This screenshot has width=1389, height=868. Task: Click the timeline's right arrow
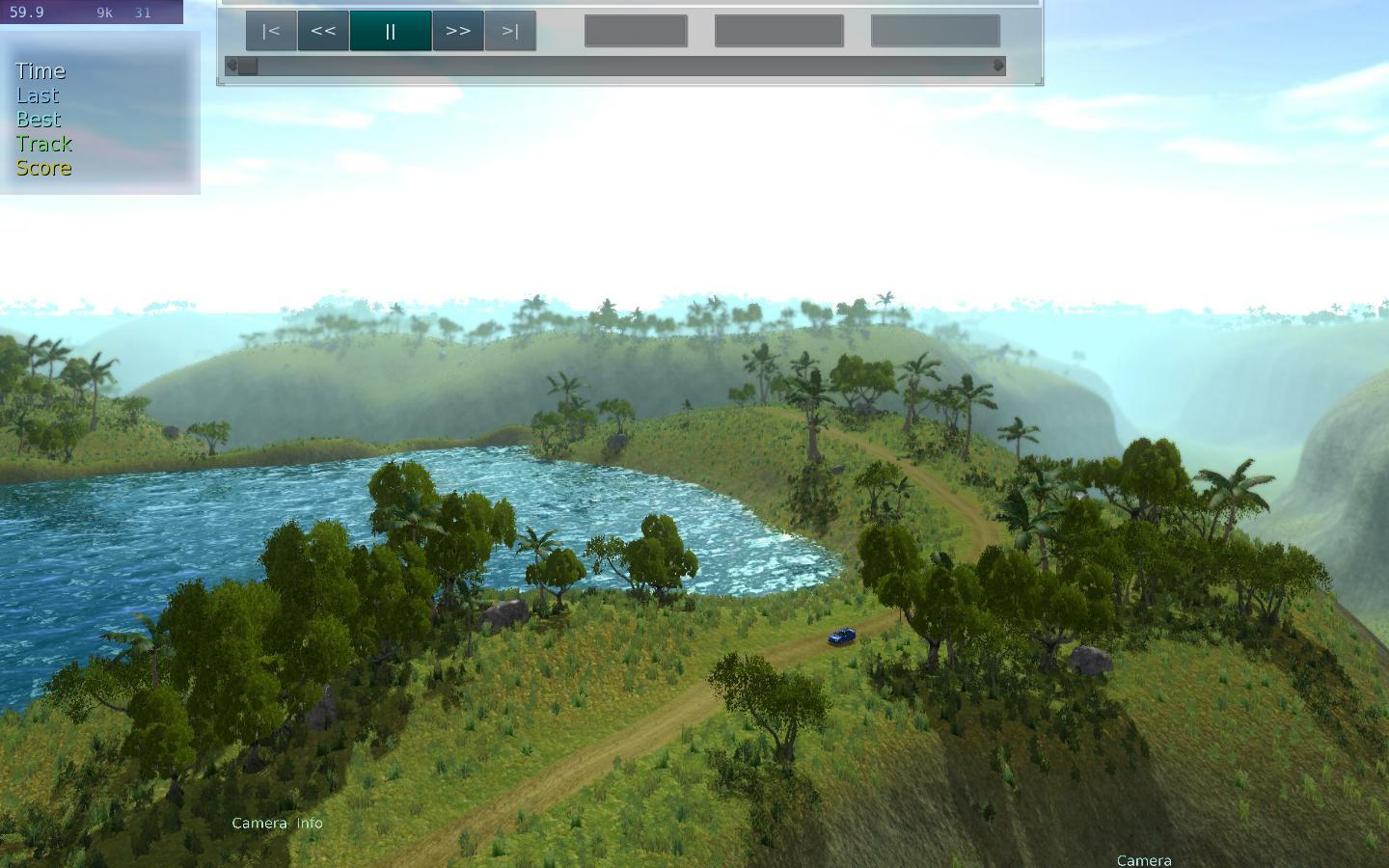999,66
